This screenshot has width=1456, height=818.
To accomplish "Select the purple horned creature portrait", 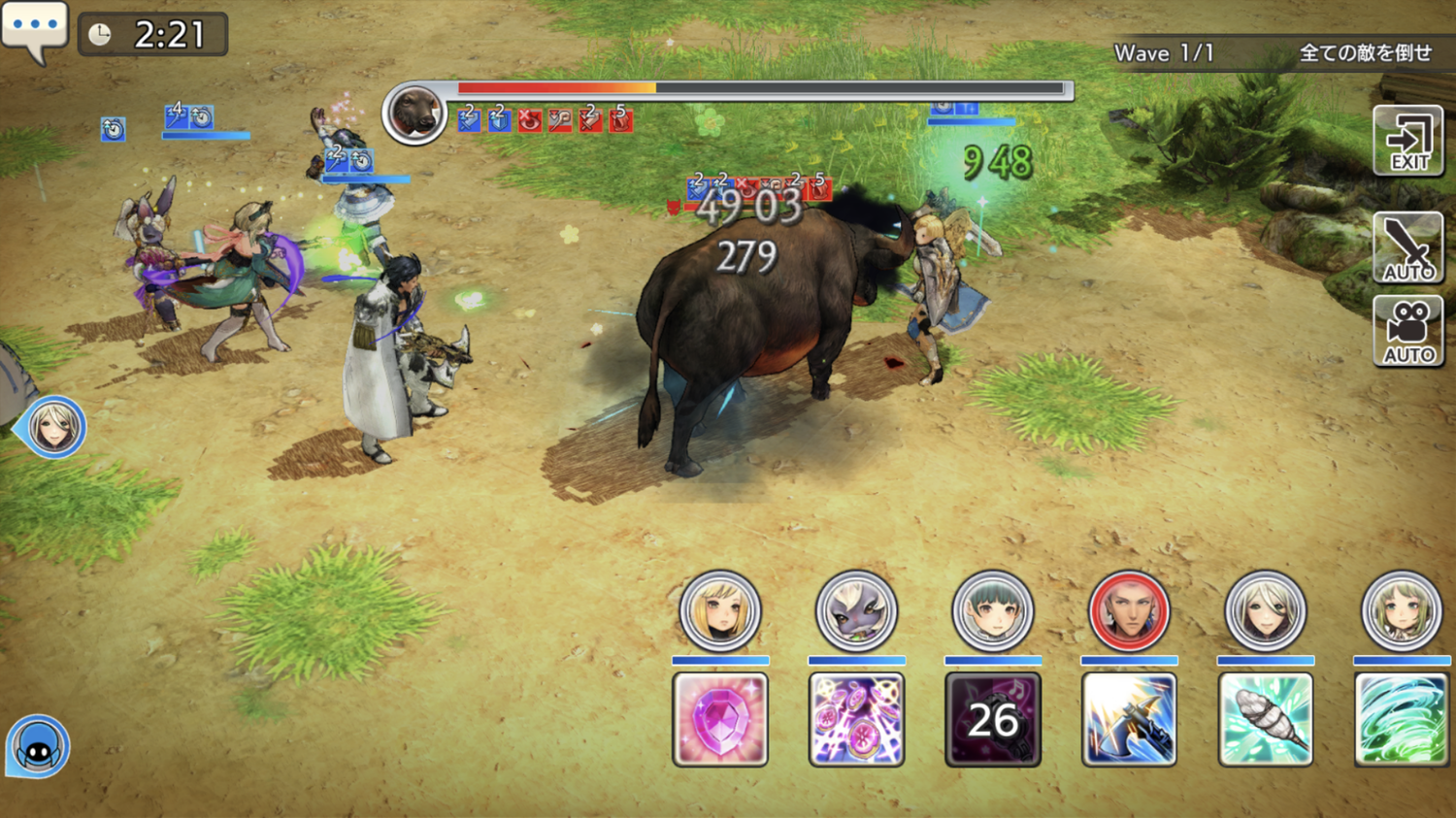I will click(x=856, y=611).
